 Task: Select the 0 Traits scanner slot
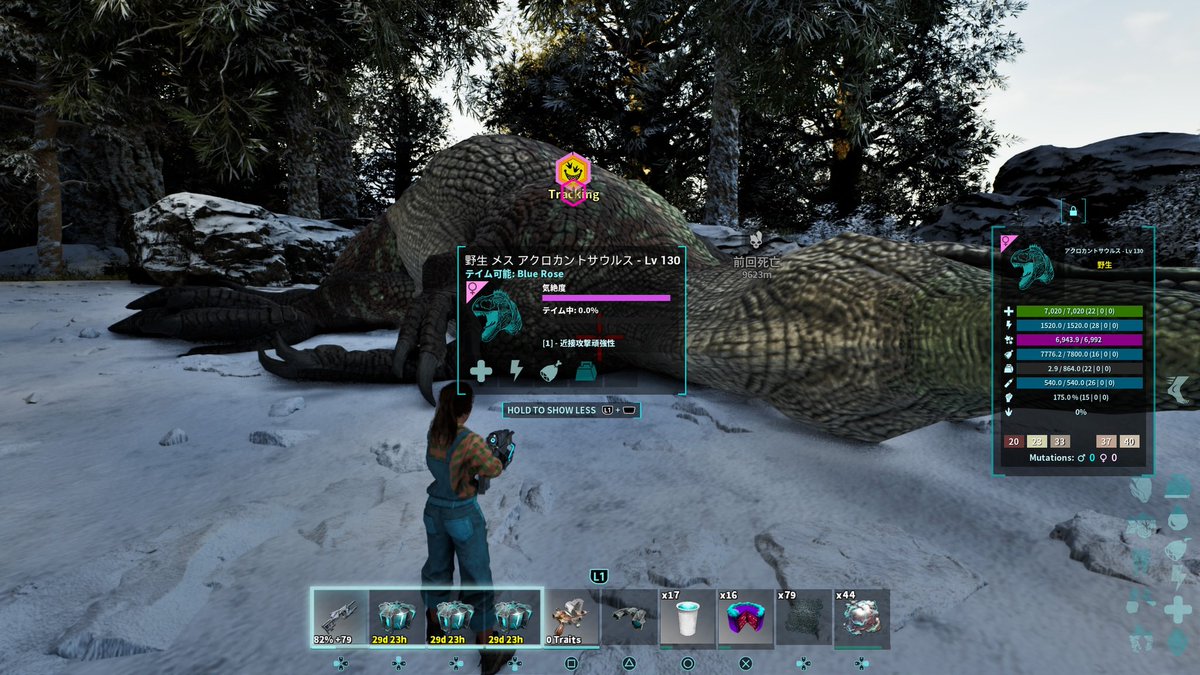tap(571, 618)
